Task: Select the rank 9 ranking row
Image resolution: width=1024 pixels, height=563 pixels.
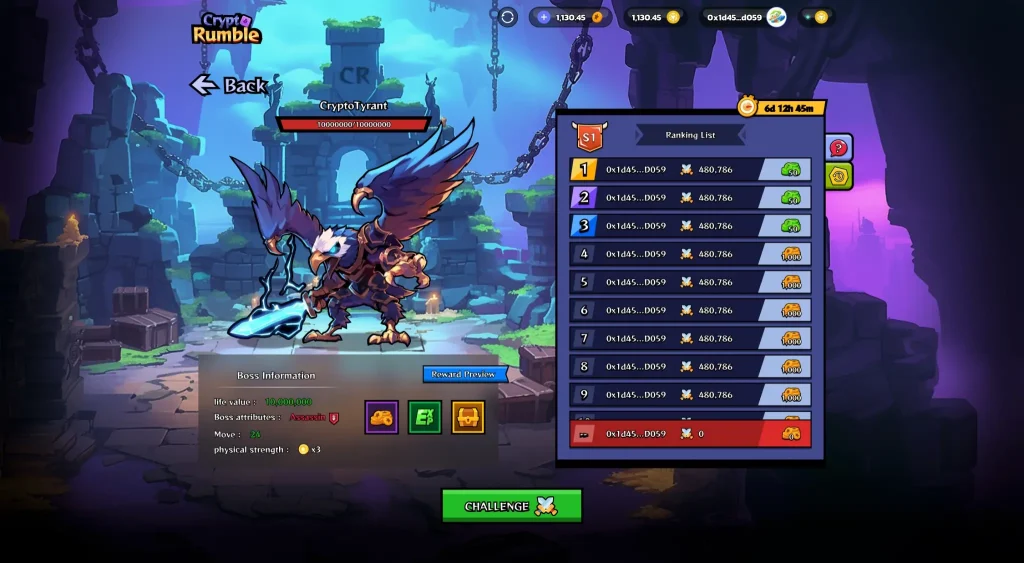Action: click(690, 394)
